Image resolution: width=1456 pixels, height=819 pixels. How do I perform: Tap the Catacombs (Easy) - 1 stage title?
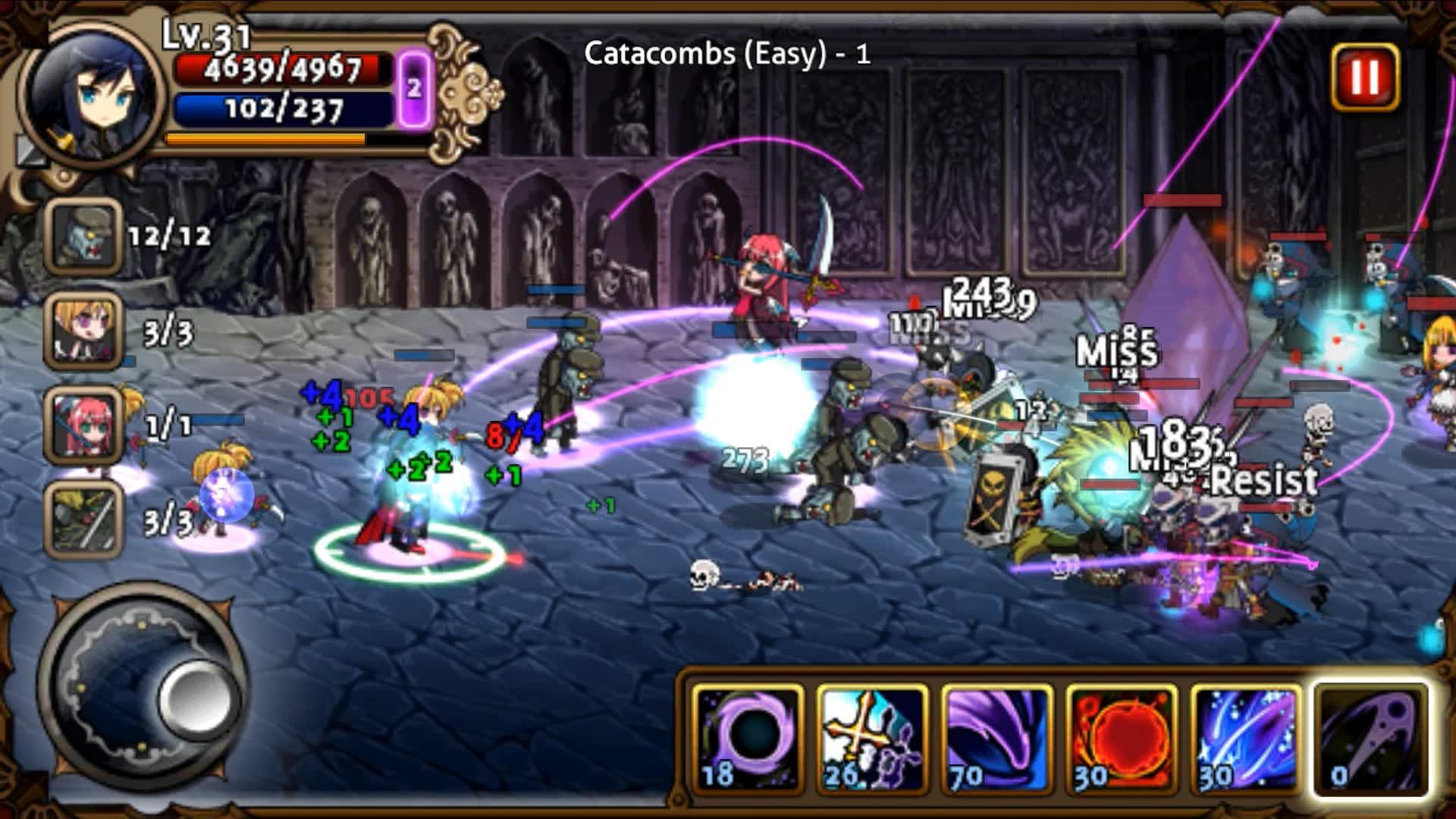[x=726, y=53]
